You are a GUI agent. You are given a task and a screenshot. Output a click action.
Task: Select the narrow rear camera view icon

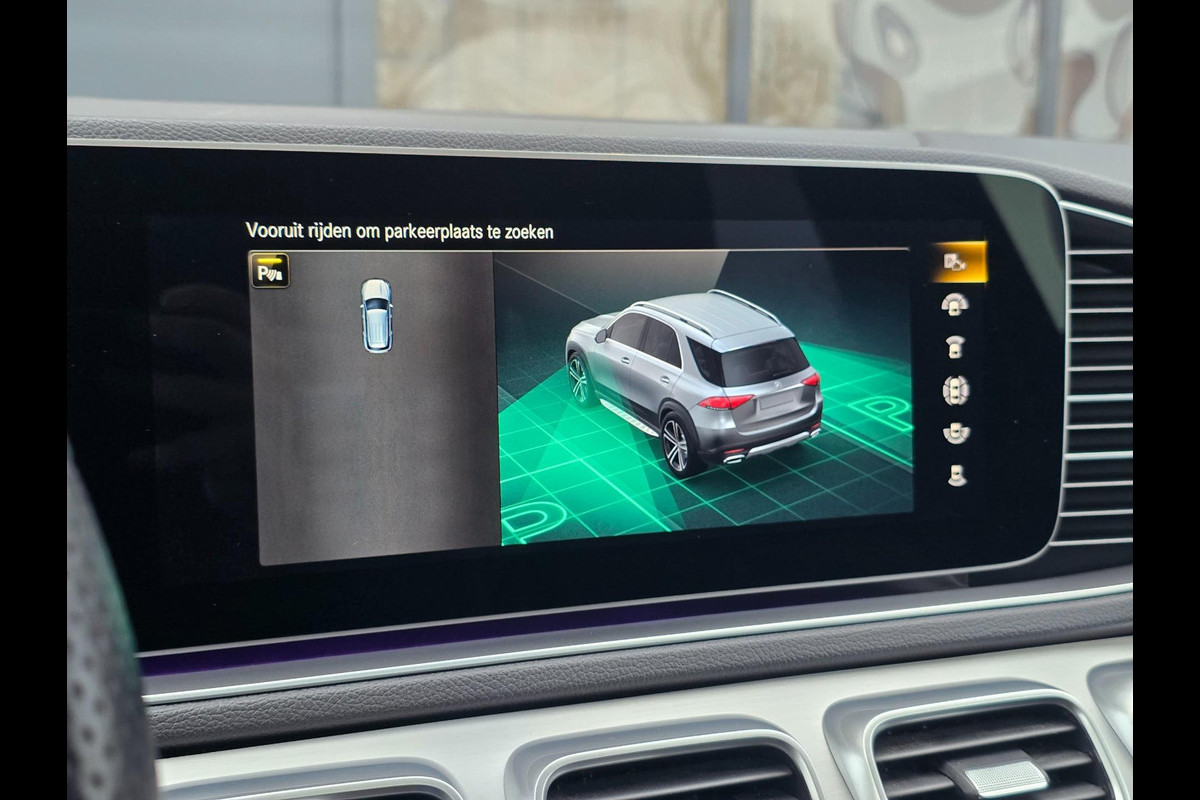(956, 476)
